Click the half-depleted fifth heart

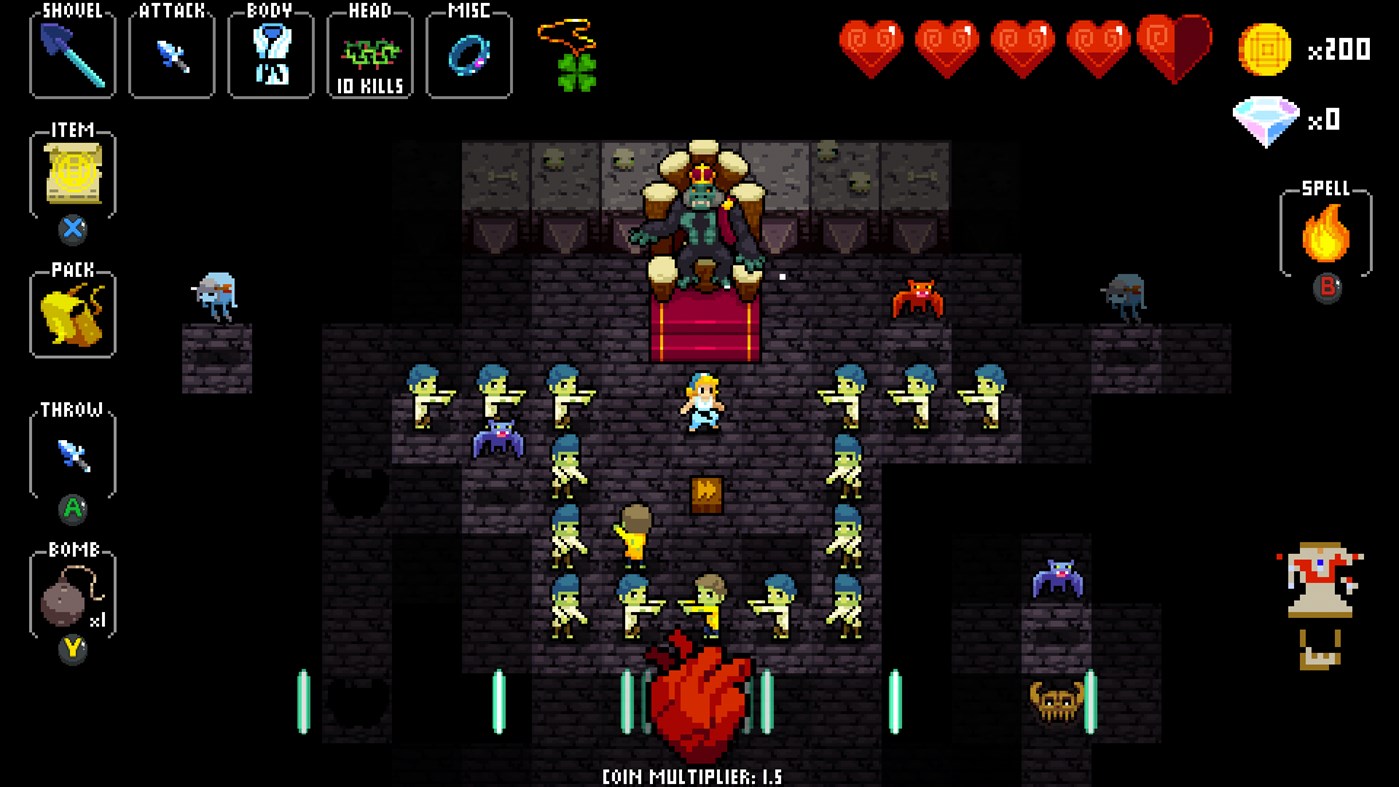click(1177, 45)
